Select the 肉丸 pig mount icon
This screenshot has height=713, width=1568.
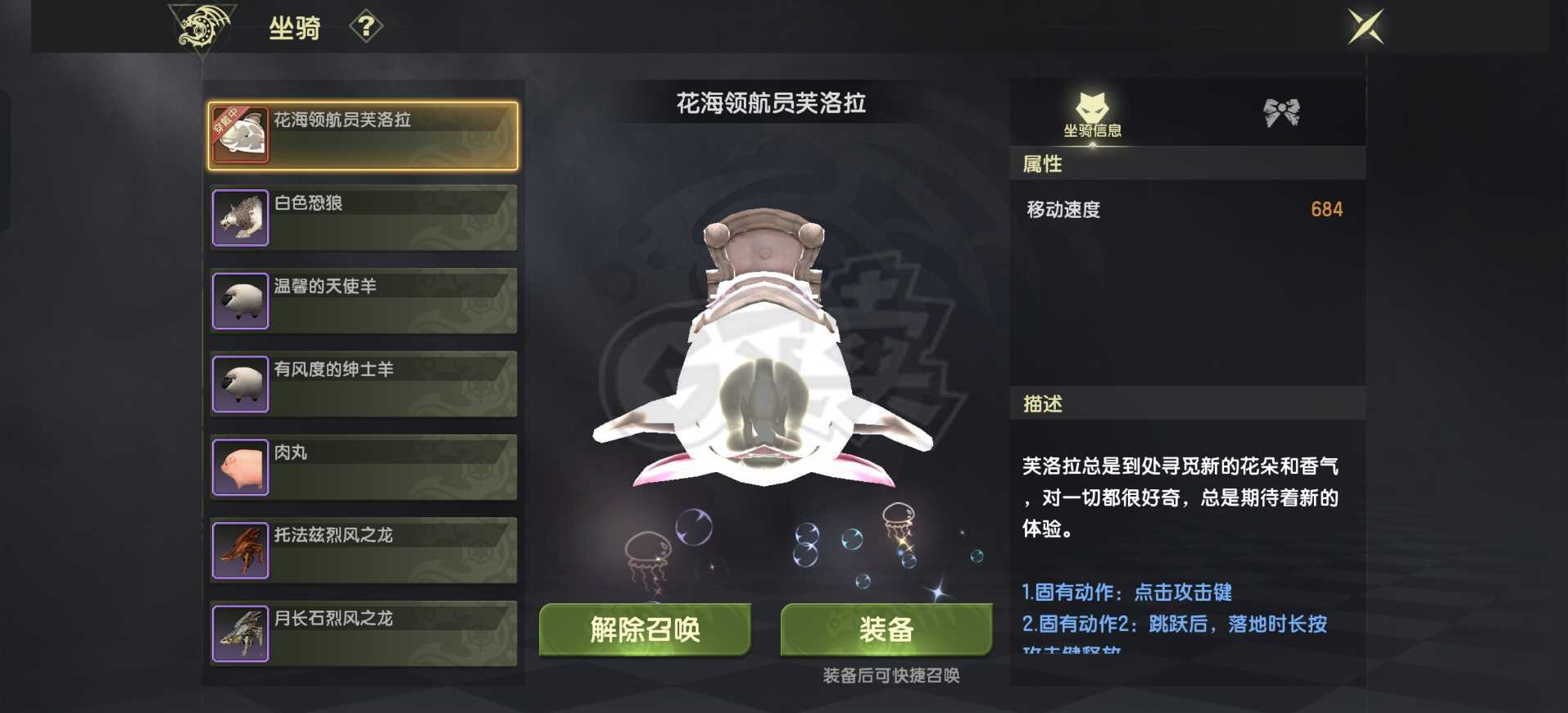coord(240,466)
